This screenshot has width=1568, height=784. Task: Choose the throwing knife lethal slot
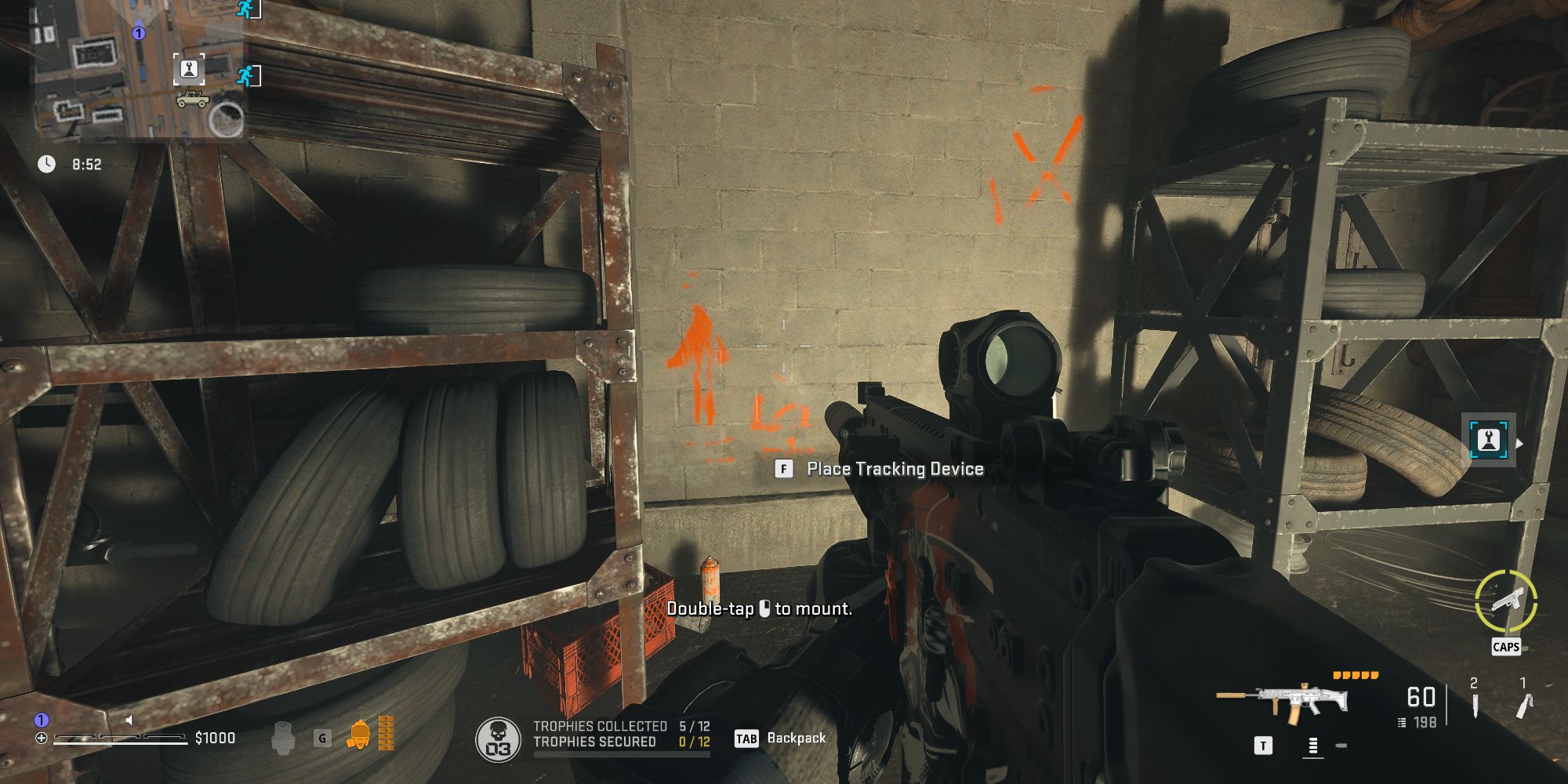coord(1474,700)
